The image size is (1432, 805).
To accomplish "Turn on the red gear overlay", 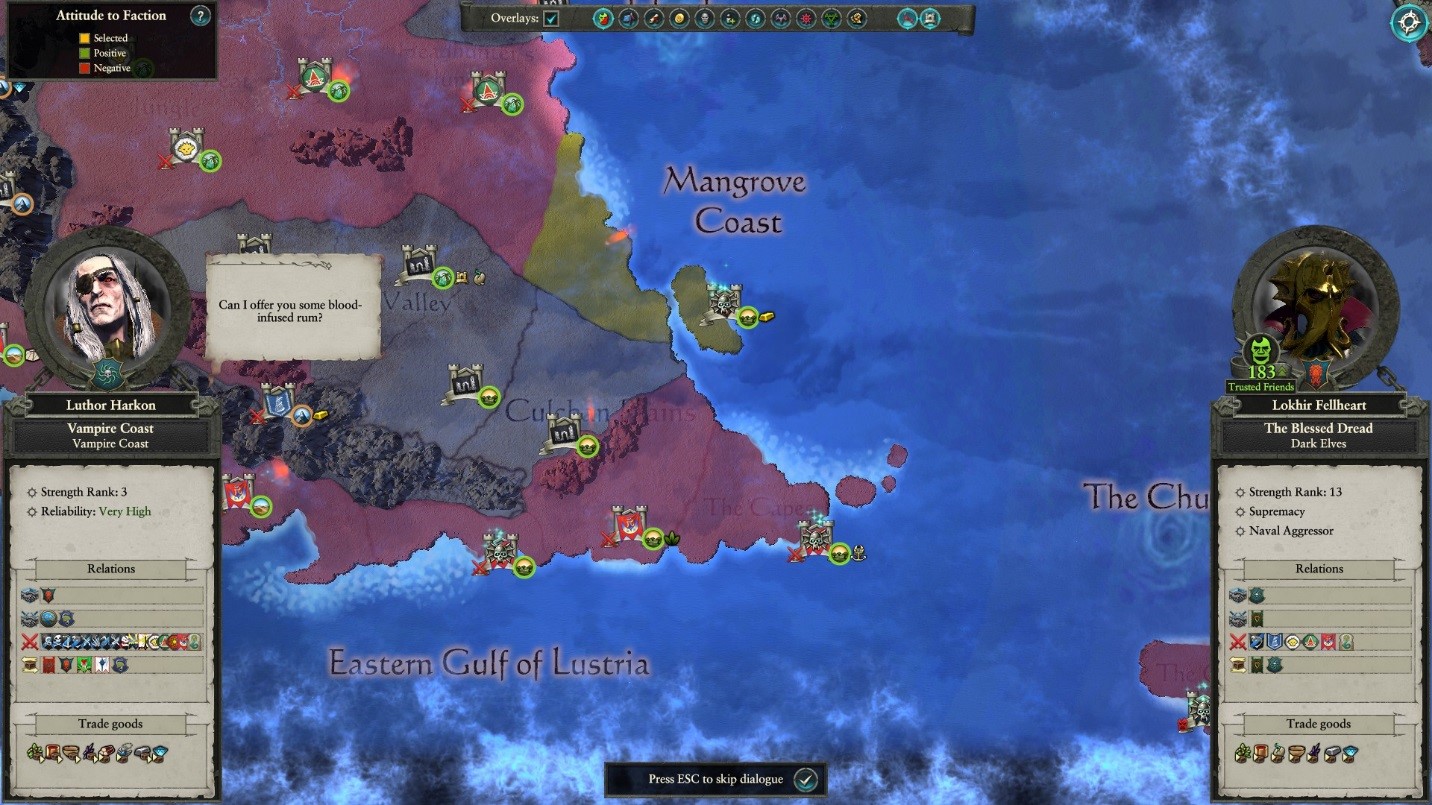I will (806, 18).
